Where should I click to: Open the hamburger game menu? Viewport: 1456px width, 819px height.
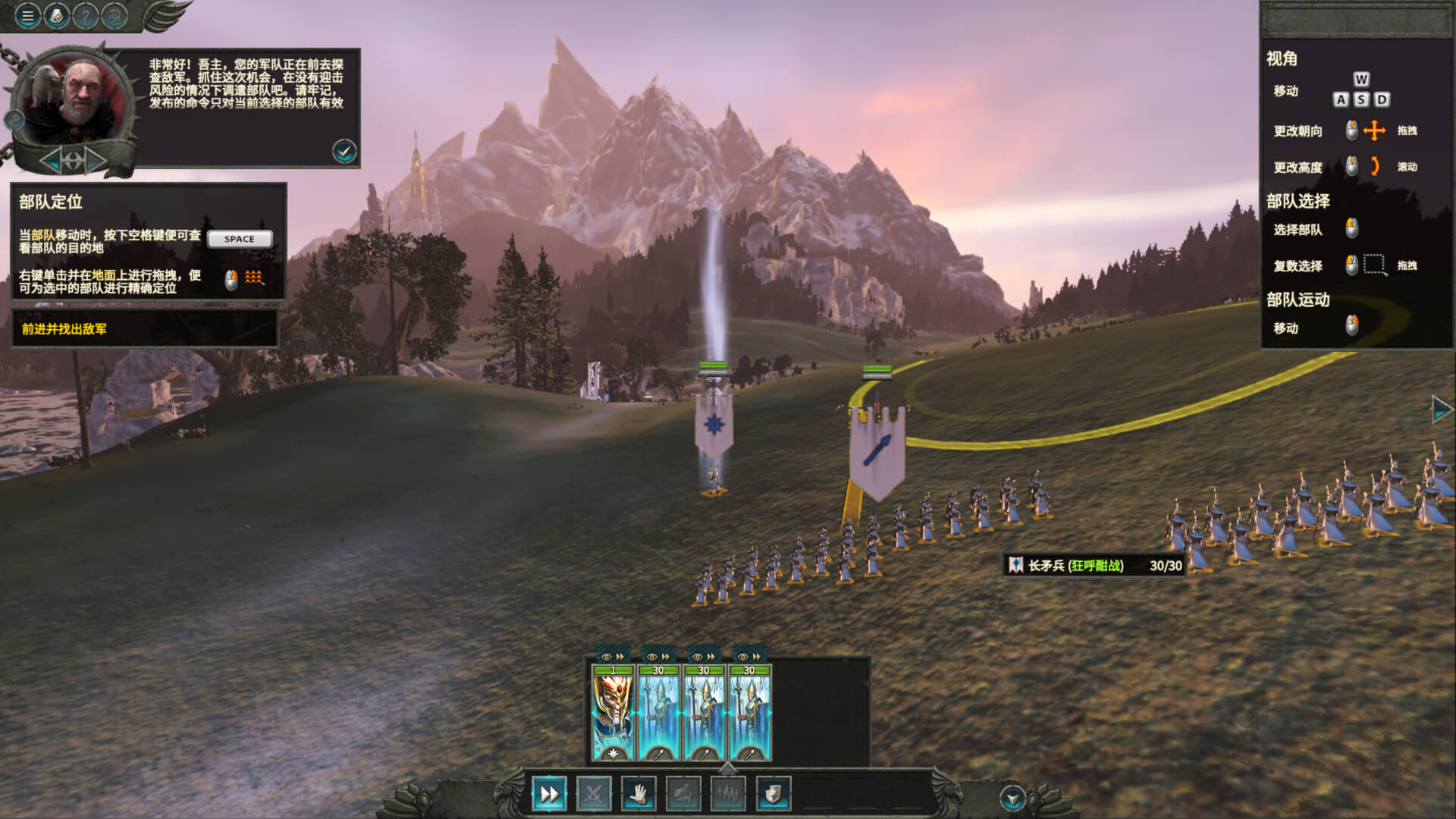(x=27, y=15)
